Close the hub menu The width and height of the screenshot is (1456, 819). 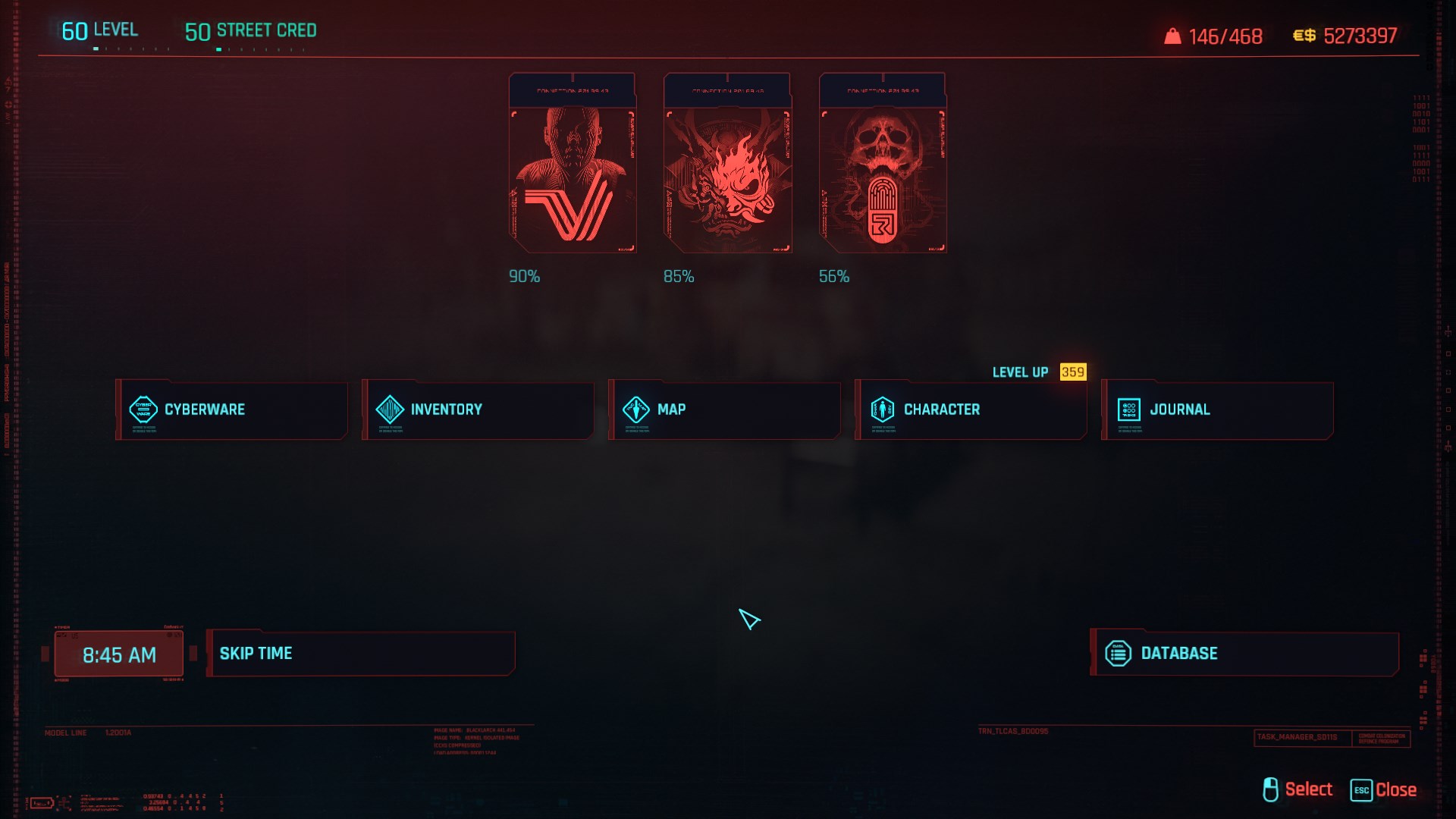coord(1385,789)
